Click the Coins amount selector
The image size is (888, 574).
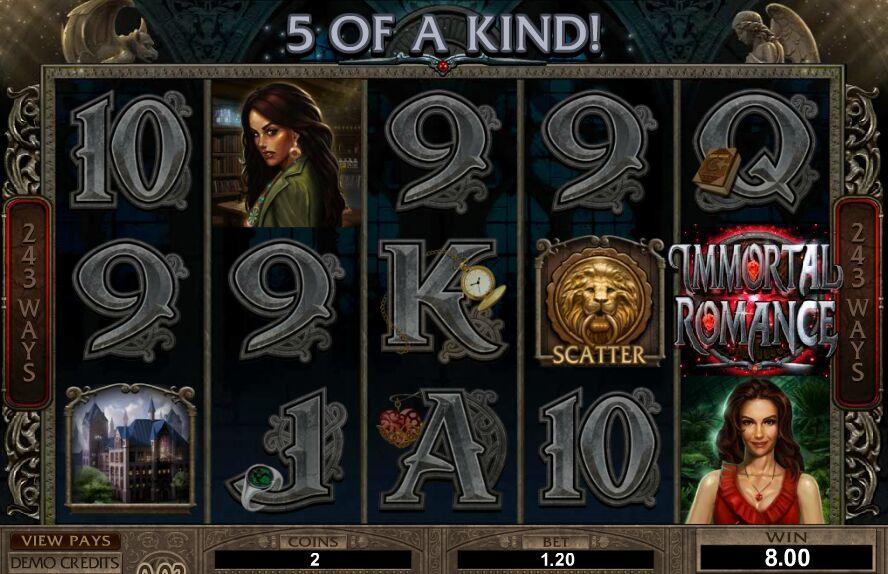pos(314,559)
